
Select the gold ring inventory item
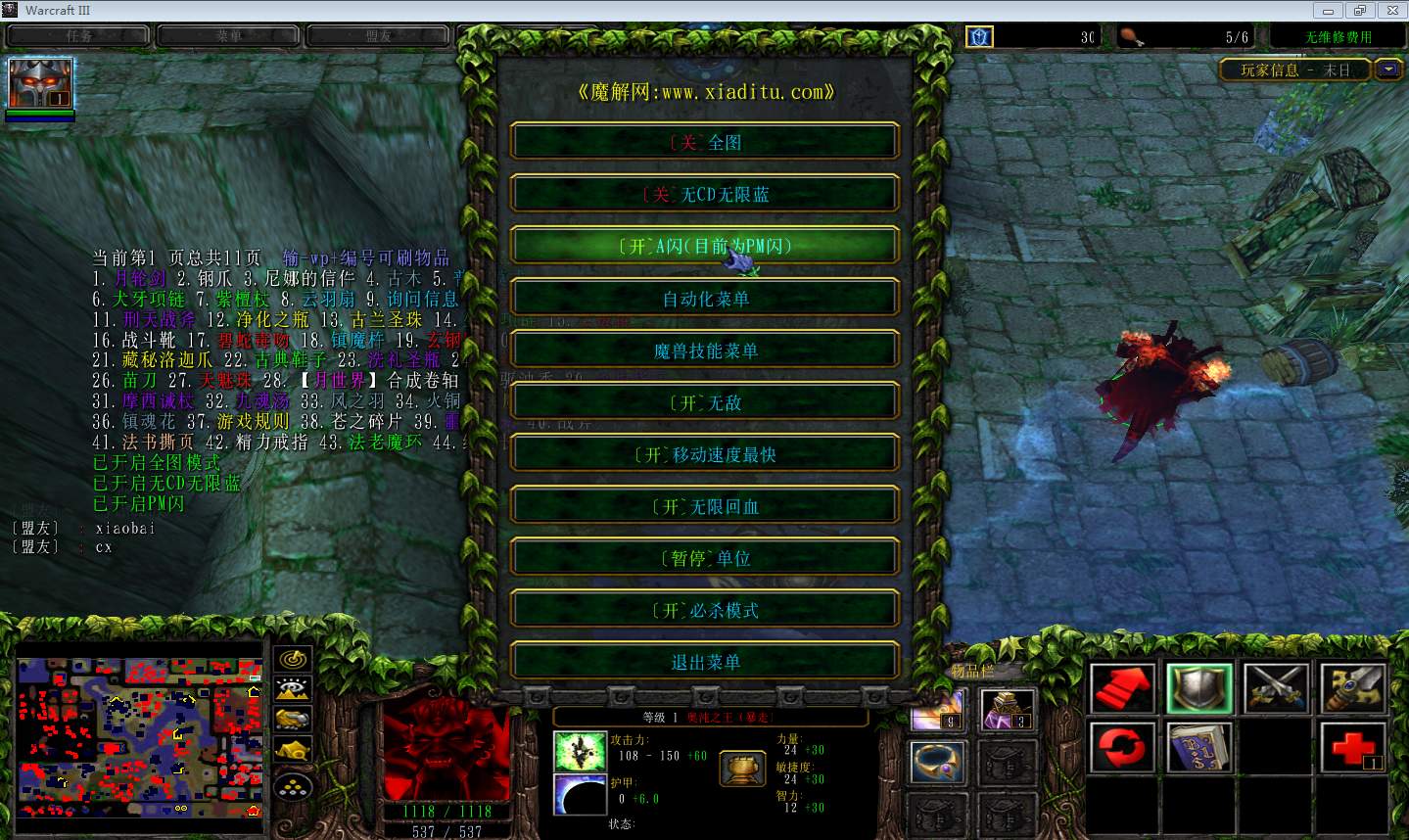pyautogui.click(x=938, y=762)
